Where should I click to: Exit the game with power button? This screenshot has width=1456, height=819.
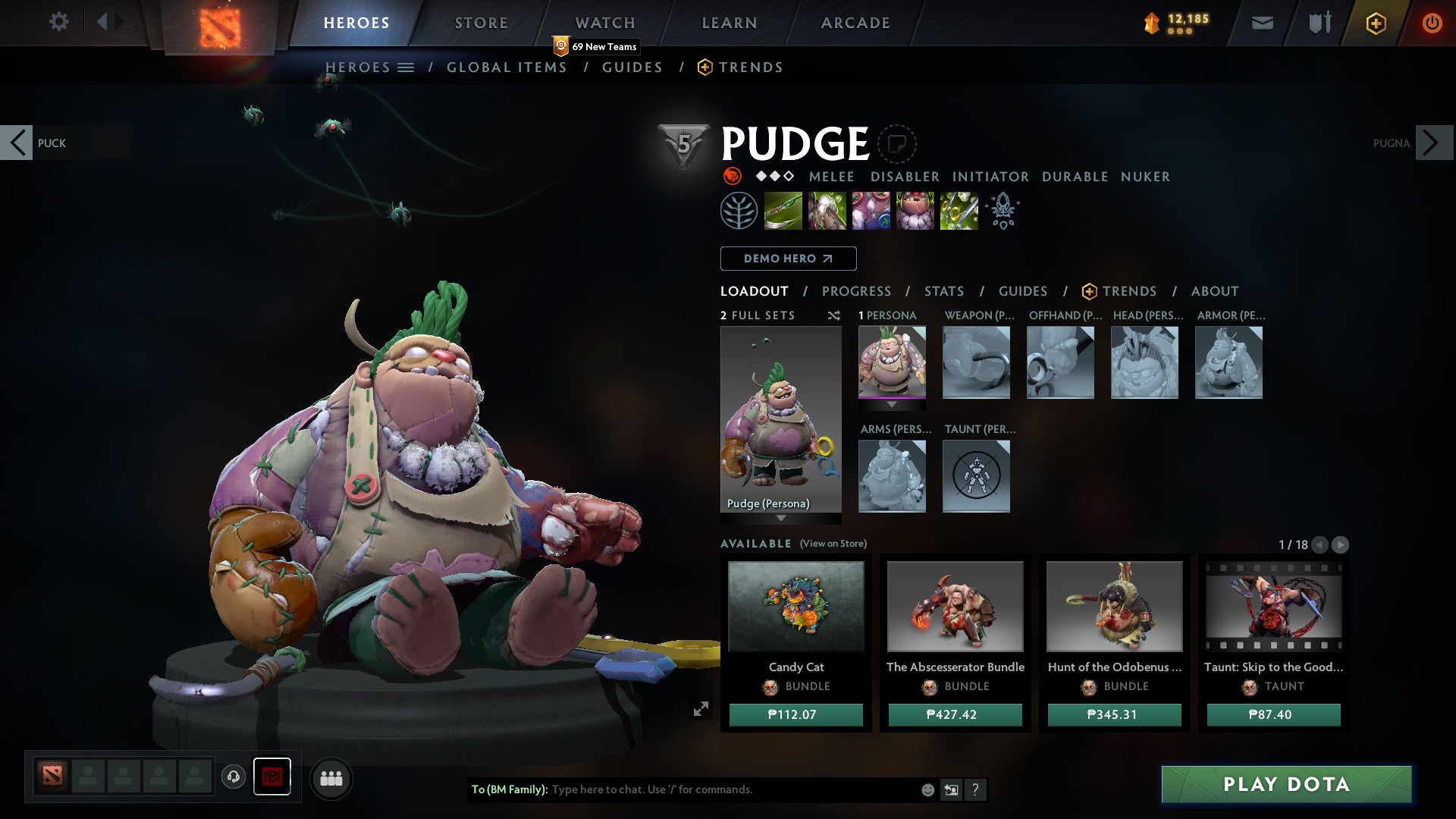(x=1432, y=23)
